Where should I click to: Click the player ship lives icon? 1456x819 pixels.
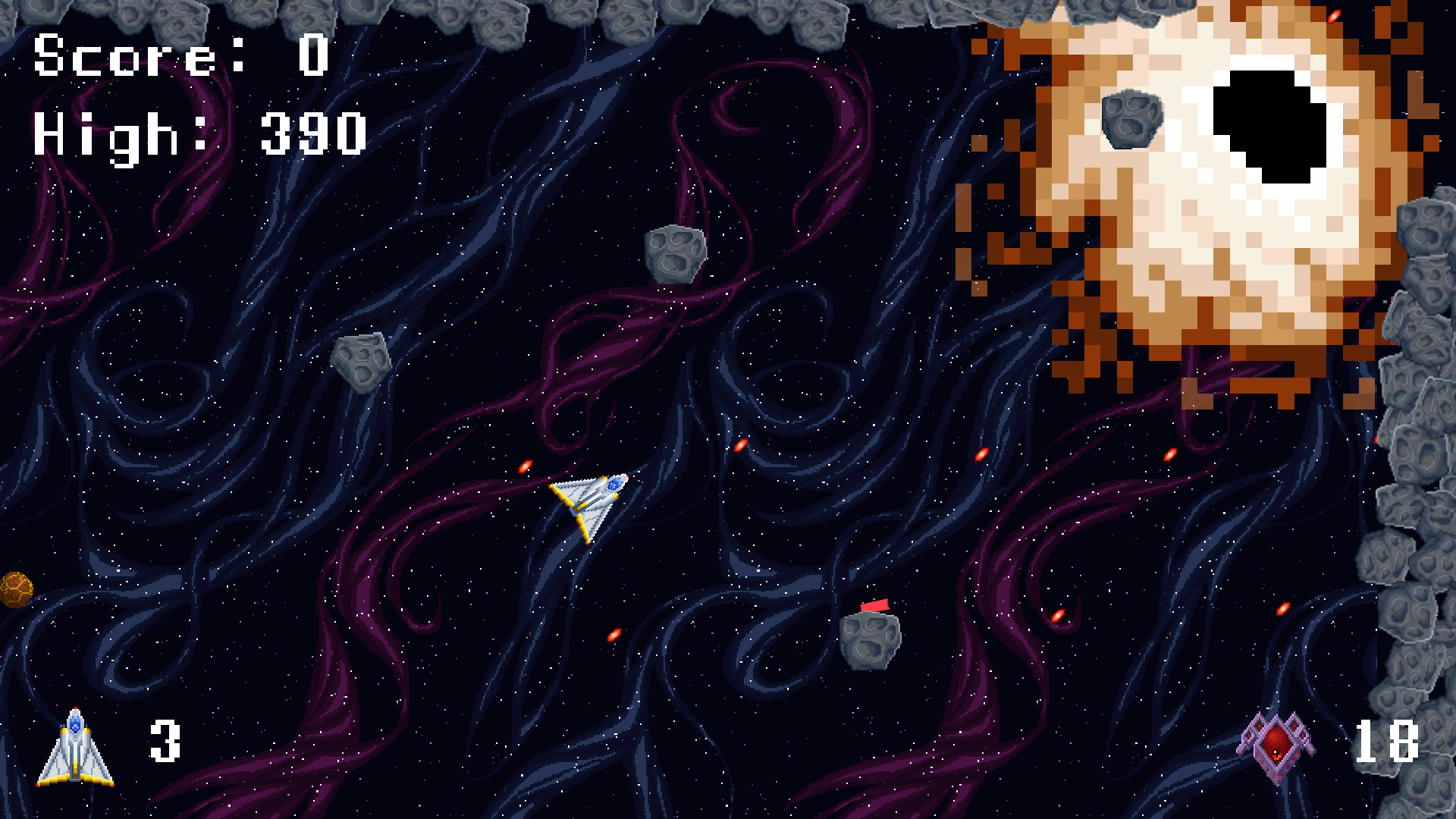coord(75,747)
